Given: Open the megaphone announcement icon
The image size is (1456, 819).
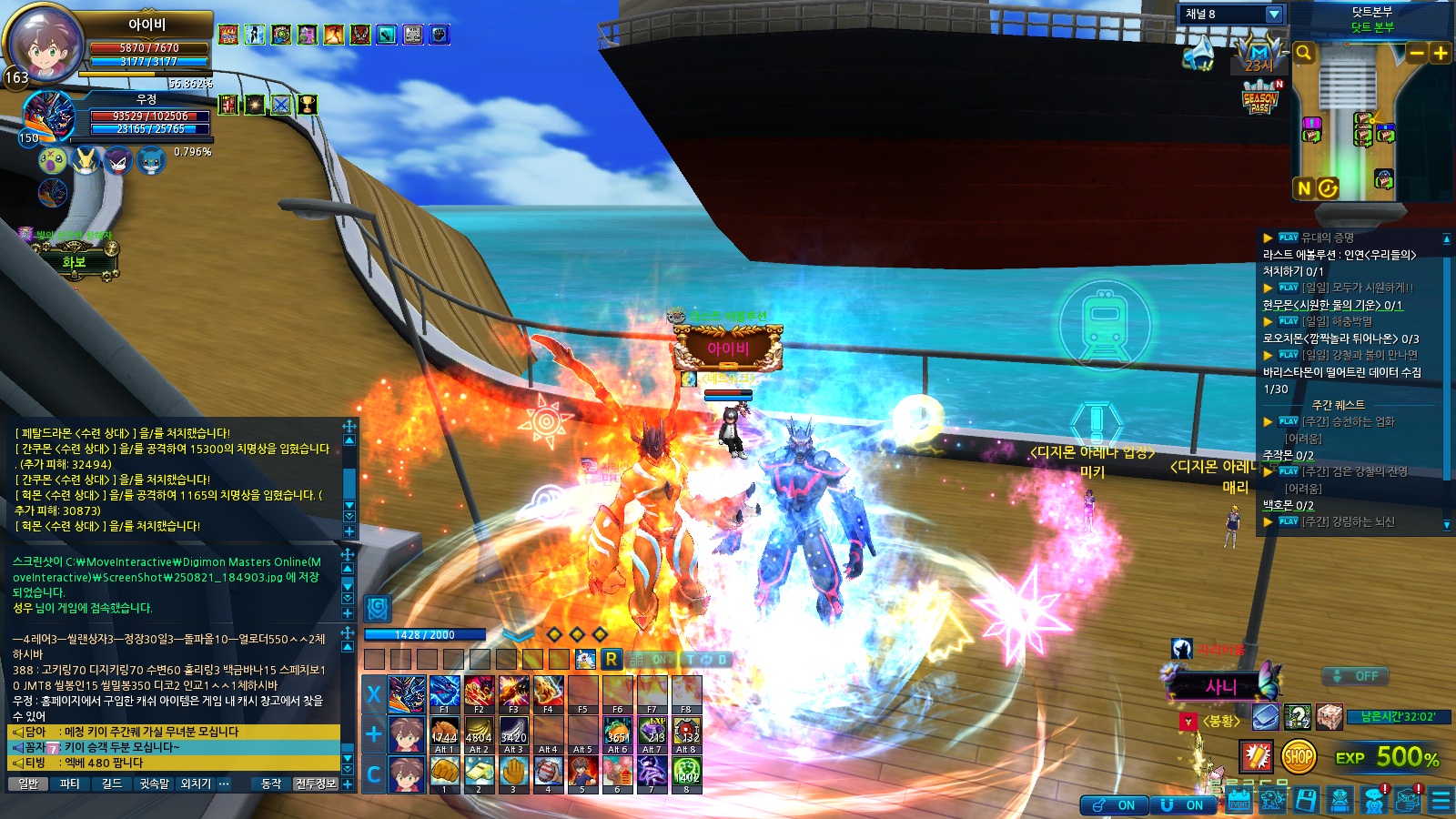Looking at the screenshot, I should click(x=1198, y=55).
